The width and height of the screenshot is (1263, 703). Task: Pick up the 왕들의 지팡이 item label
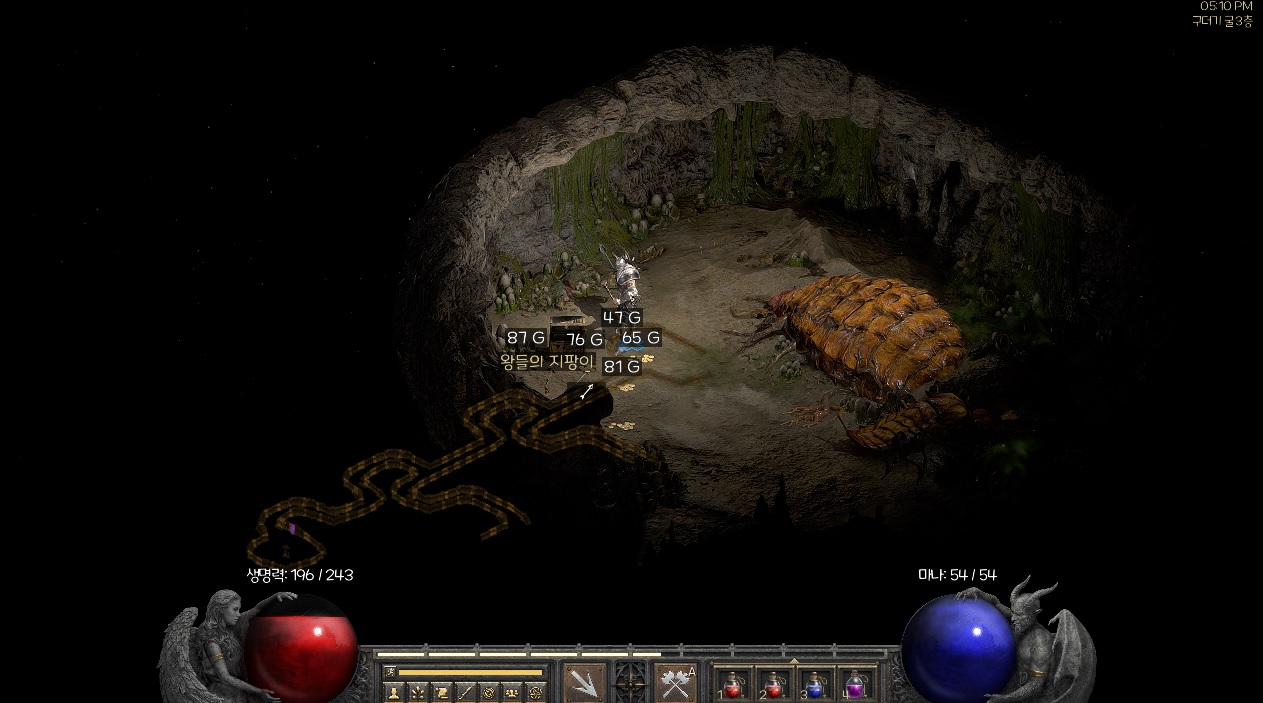pyautogui.click(x=547, y=362)
